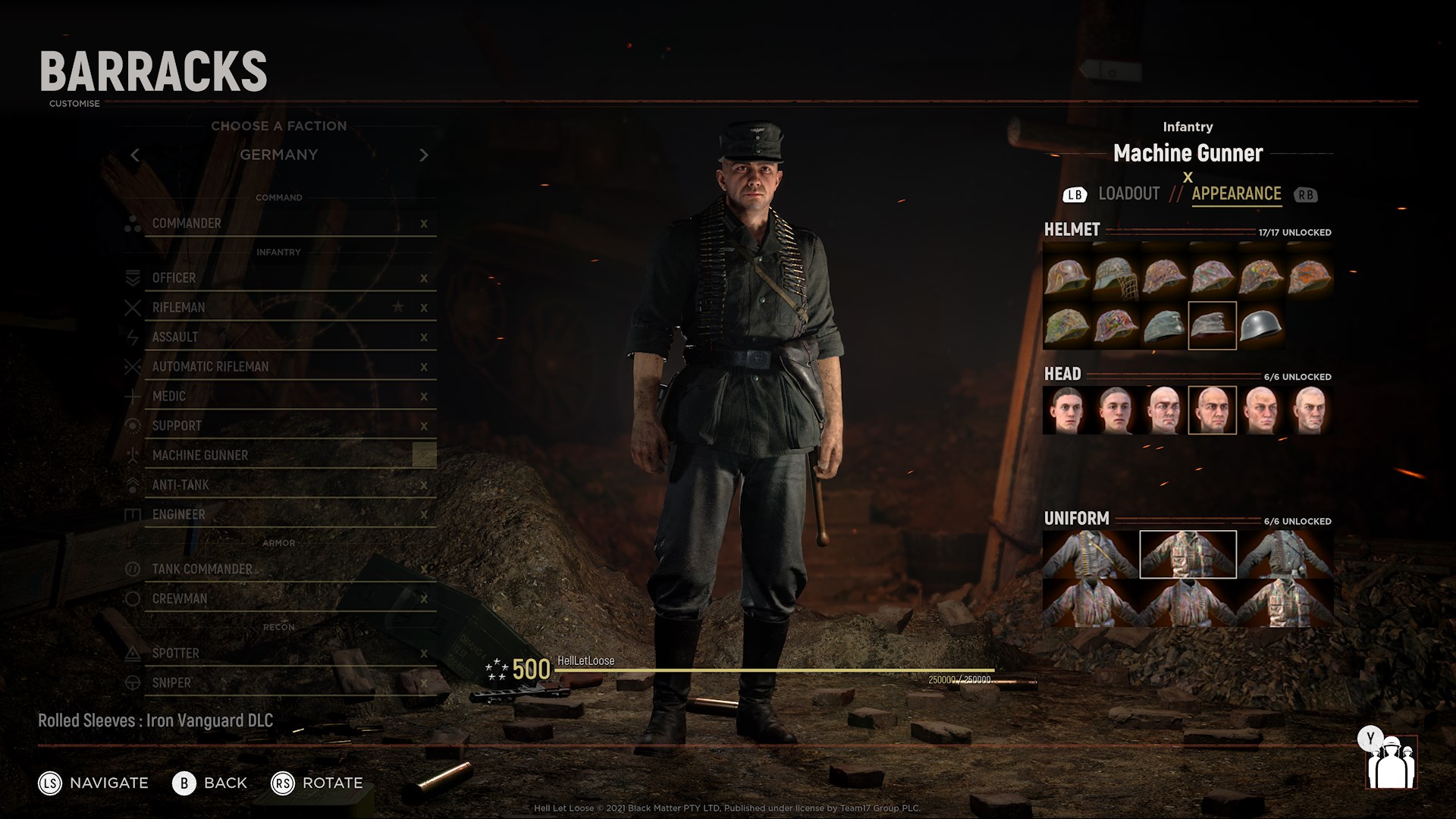
Task: Click the ROTATE control
Action: (x=318, y=783)
